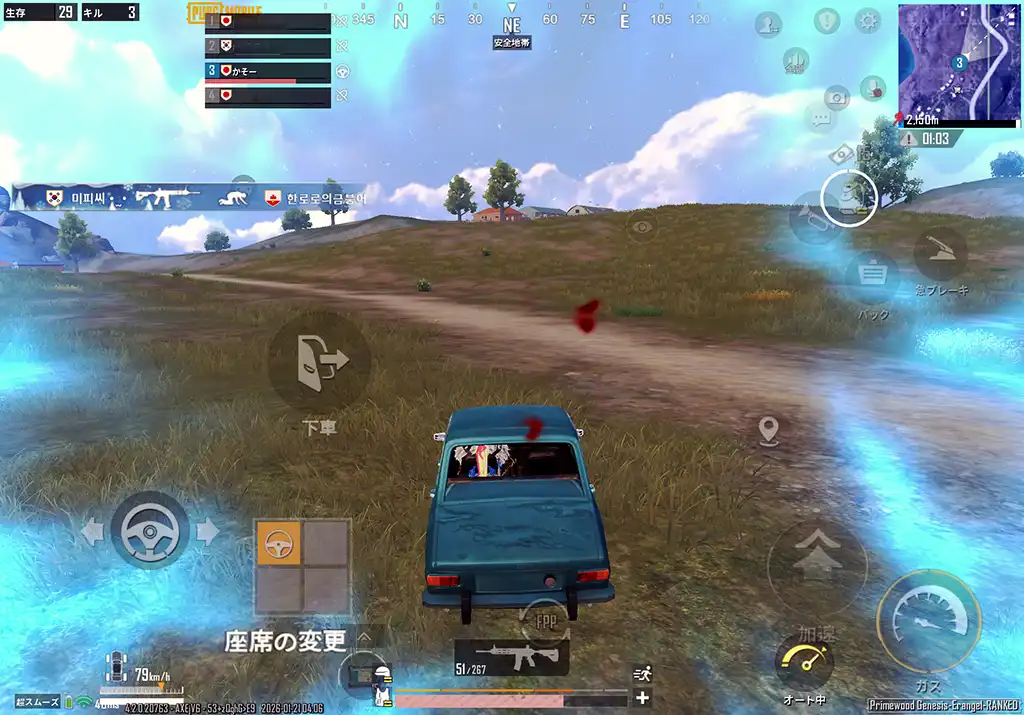Steer left with the left arrow
Viewport: 1024px width, 715px height.
(91, 531)
